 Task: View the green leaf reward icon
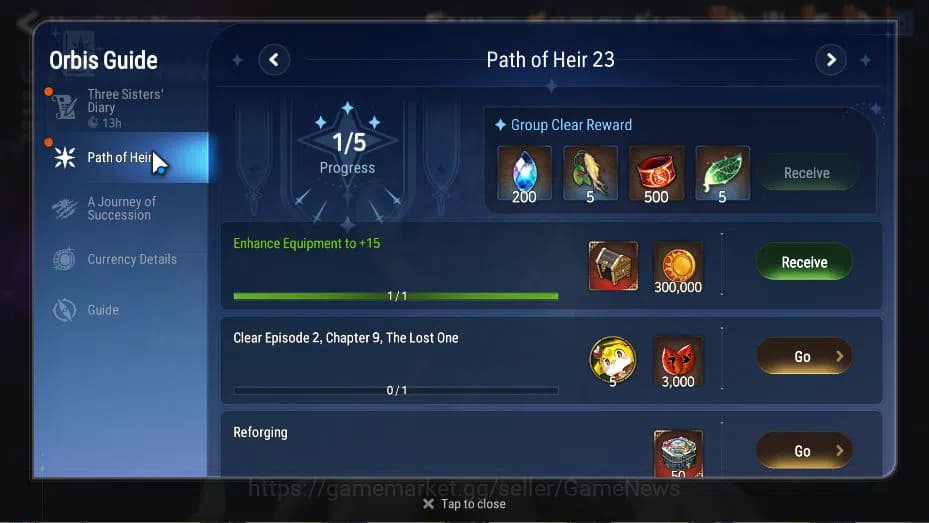(x=722, y=172)
